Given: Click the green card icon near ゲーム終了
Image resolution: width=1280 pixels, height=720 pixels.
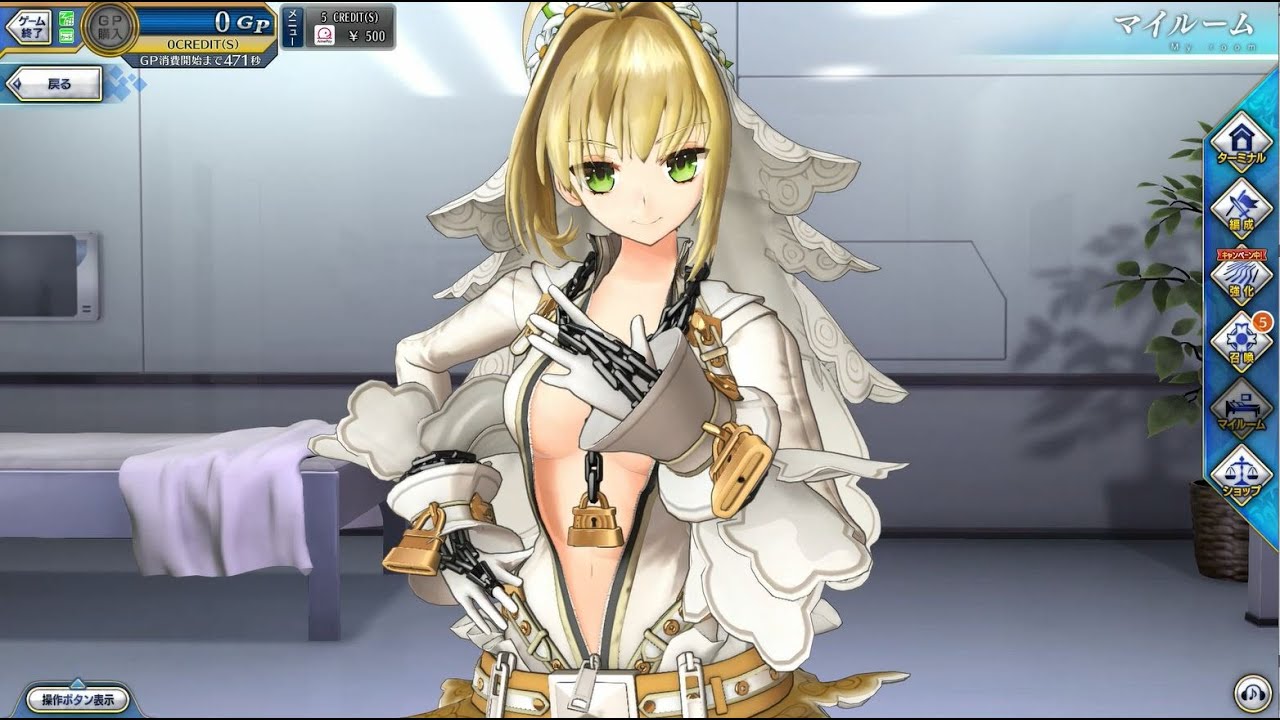Looking at the screenshot, I should (x=66, y=35).
